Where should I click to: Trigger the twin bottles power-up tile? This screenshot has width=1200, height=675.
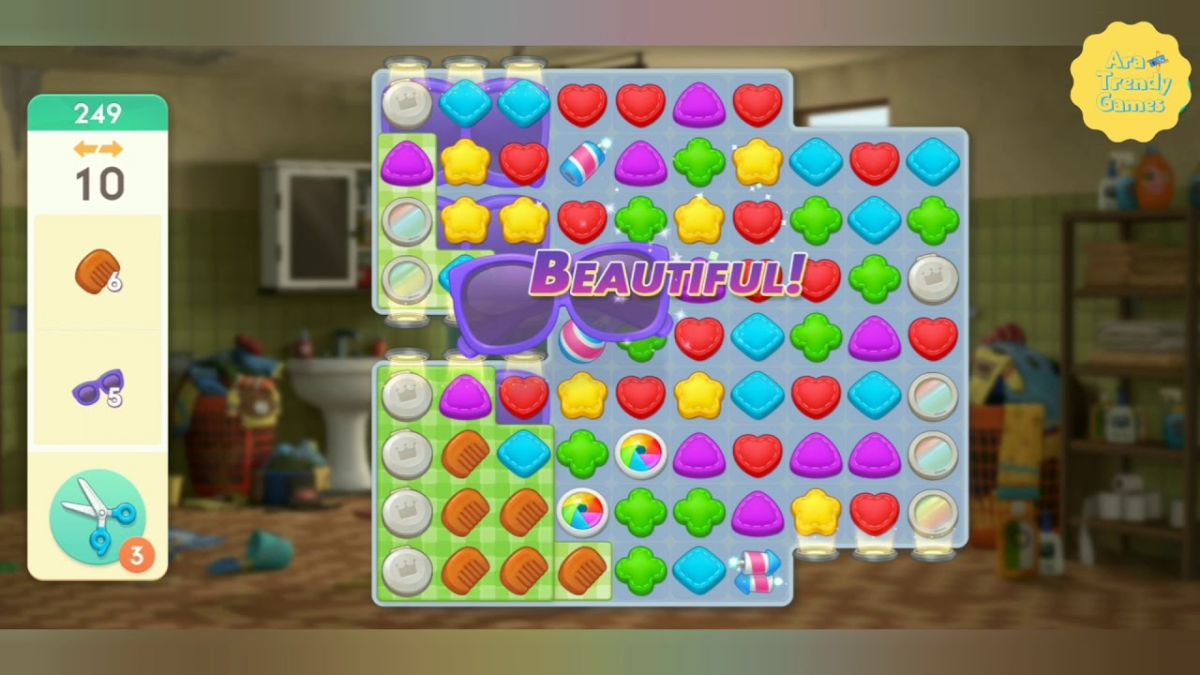[755, 571]
